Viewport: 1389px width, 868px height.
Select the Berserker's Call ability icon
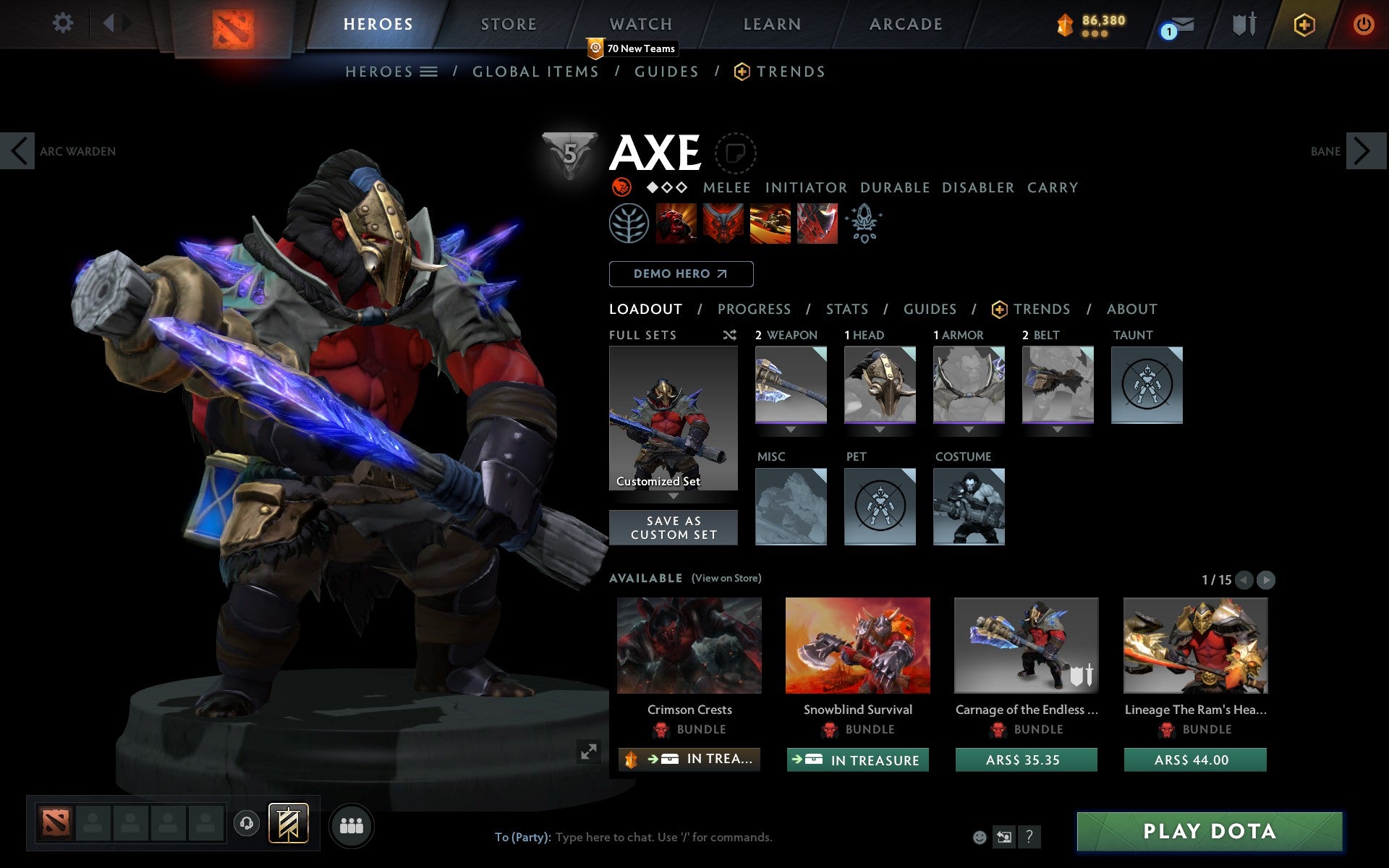678,224
